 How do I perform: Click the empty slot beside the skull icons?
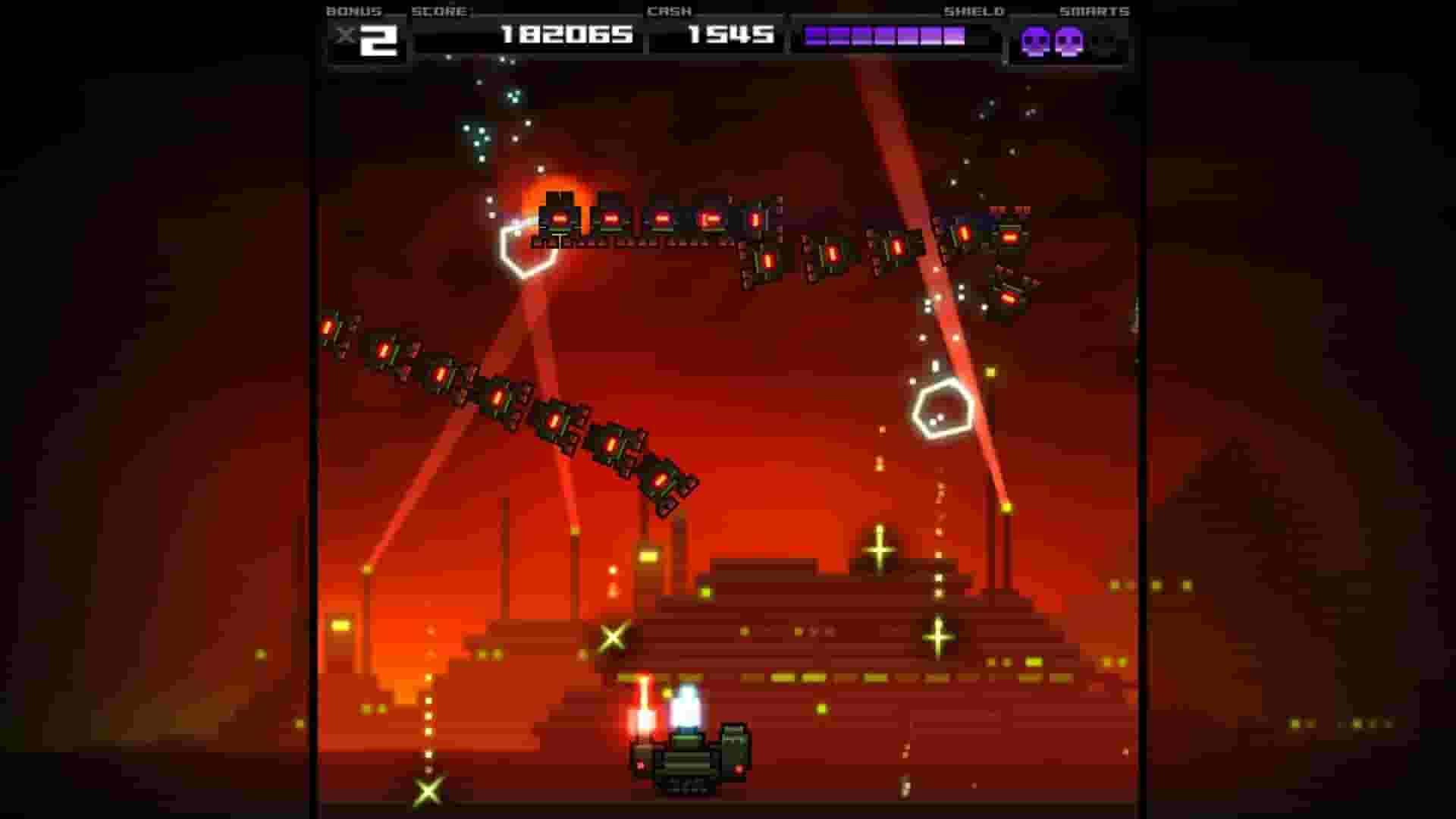pos(1103,43)
